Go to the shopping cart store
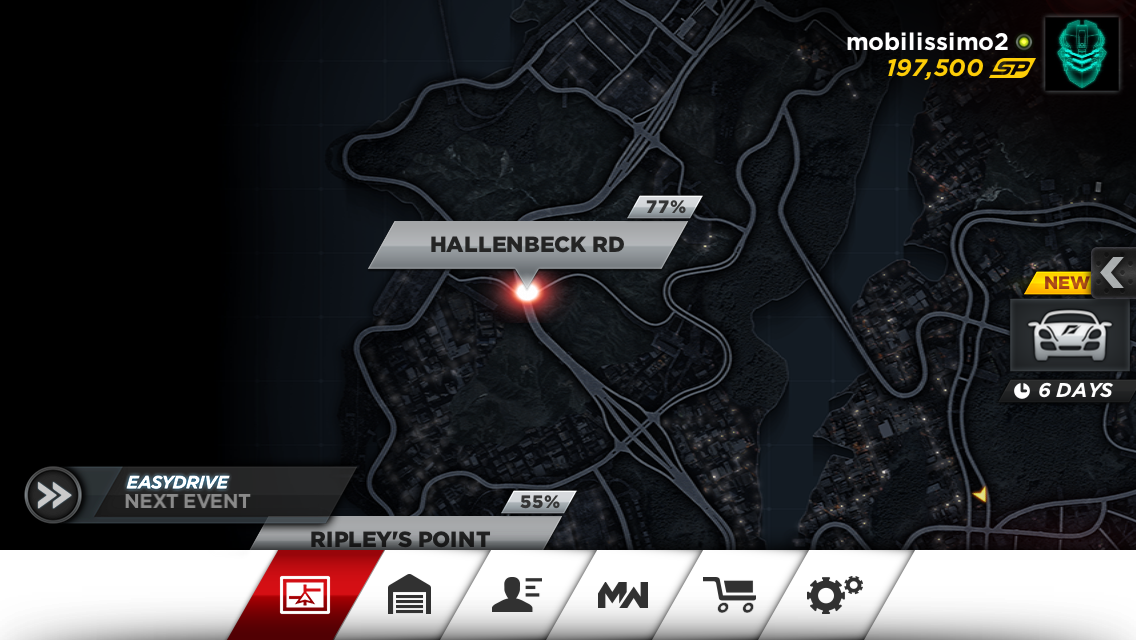 729,596
